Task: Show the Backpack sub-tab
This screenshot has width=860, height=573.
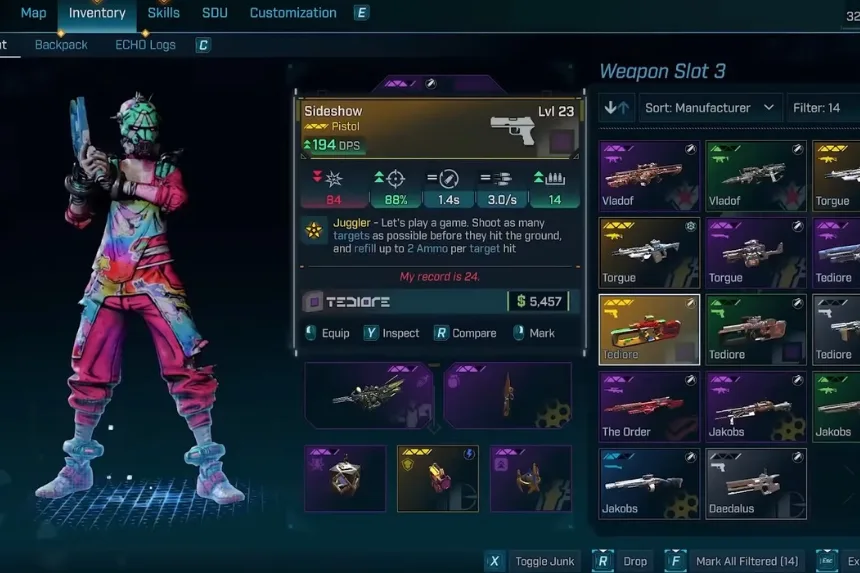Action: [61, 45]
